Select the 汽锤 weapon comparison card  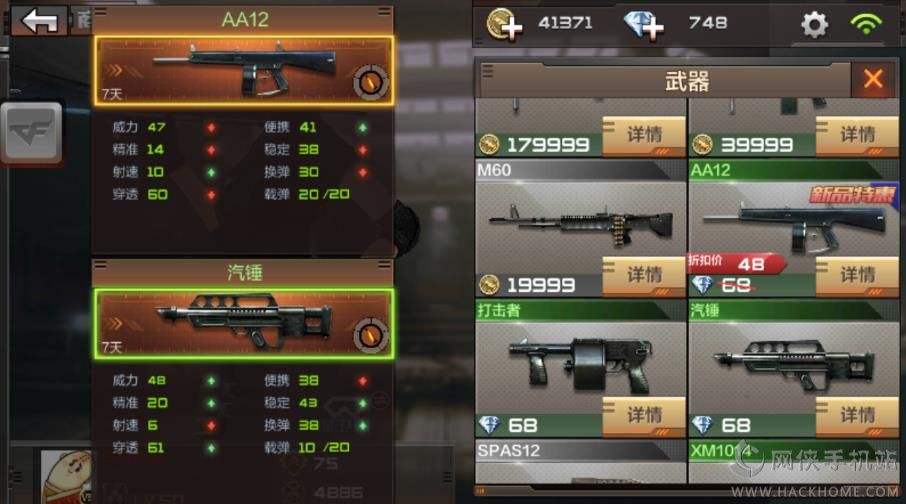(x=245, y=323)
